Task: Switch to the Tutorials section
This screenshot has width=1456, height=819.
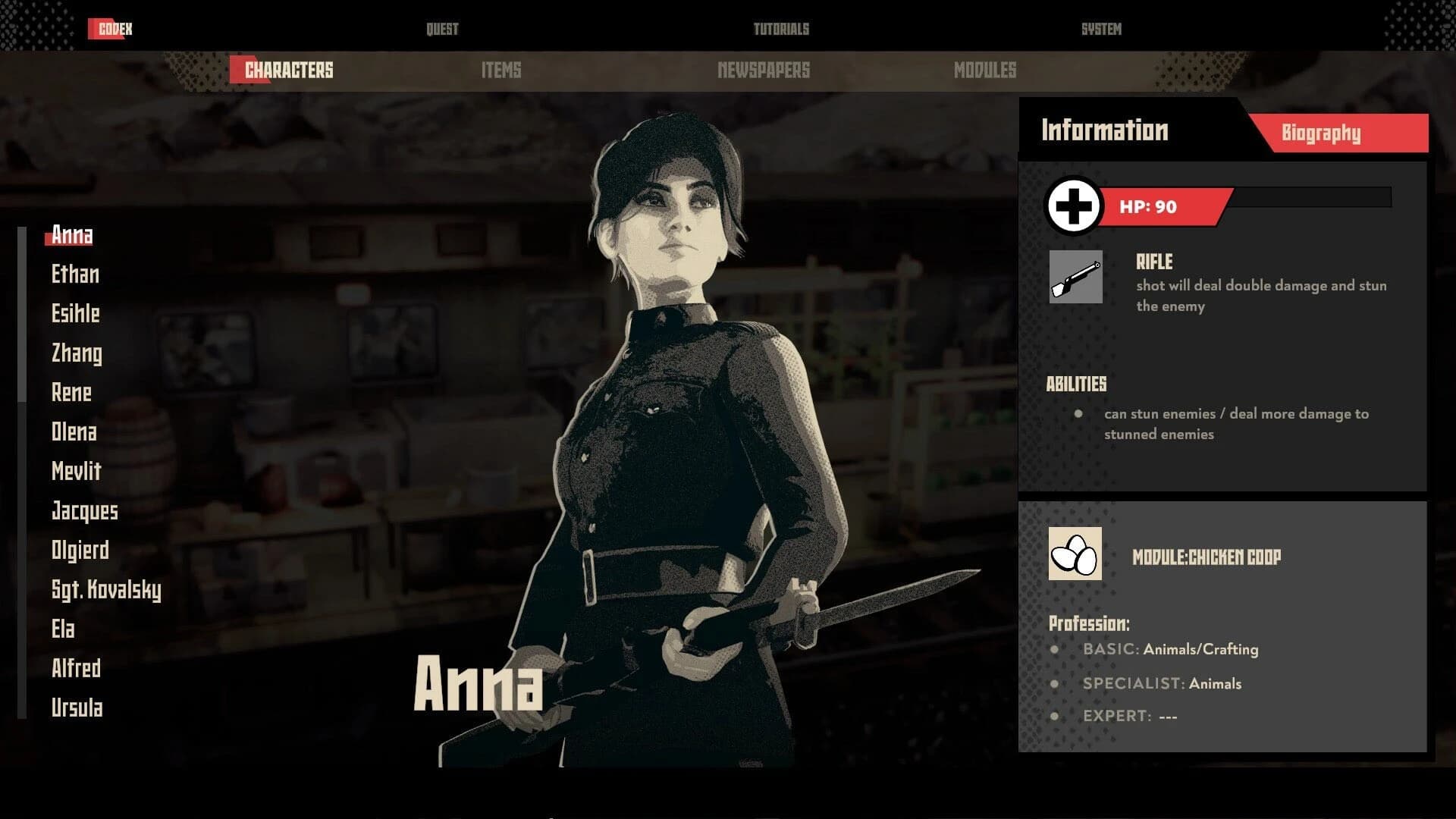Action: [781, 30]
